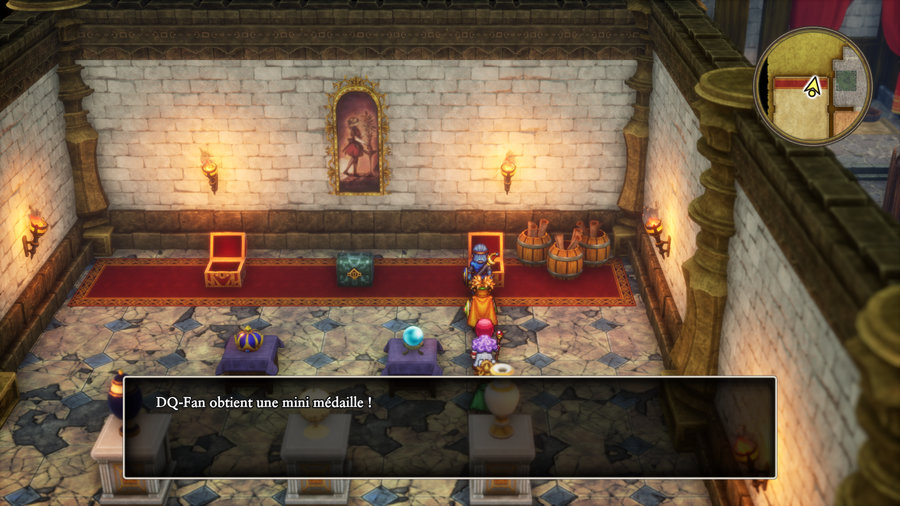Advance the mini médaille dialogue box

pyautogui.click(x=449, y=427)
